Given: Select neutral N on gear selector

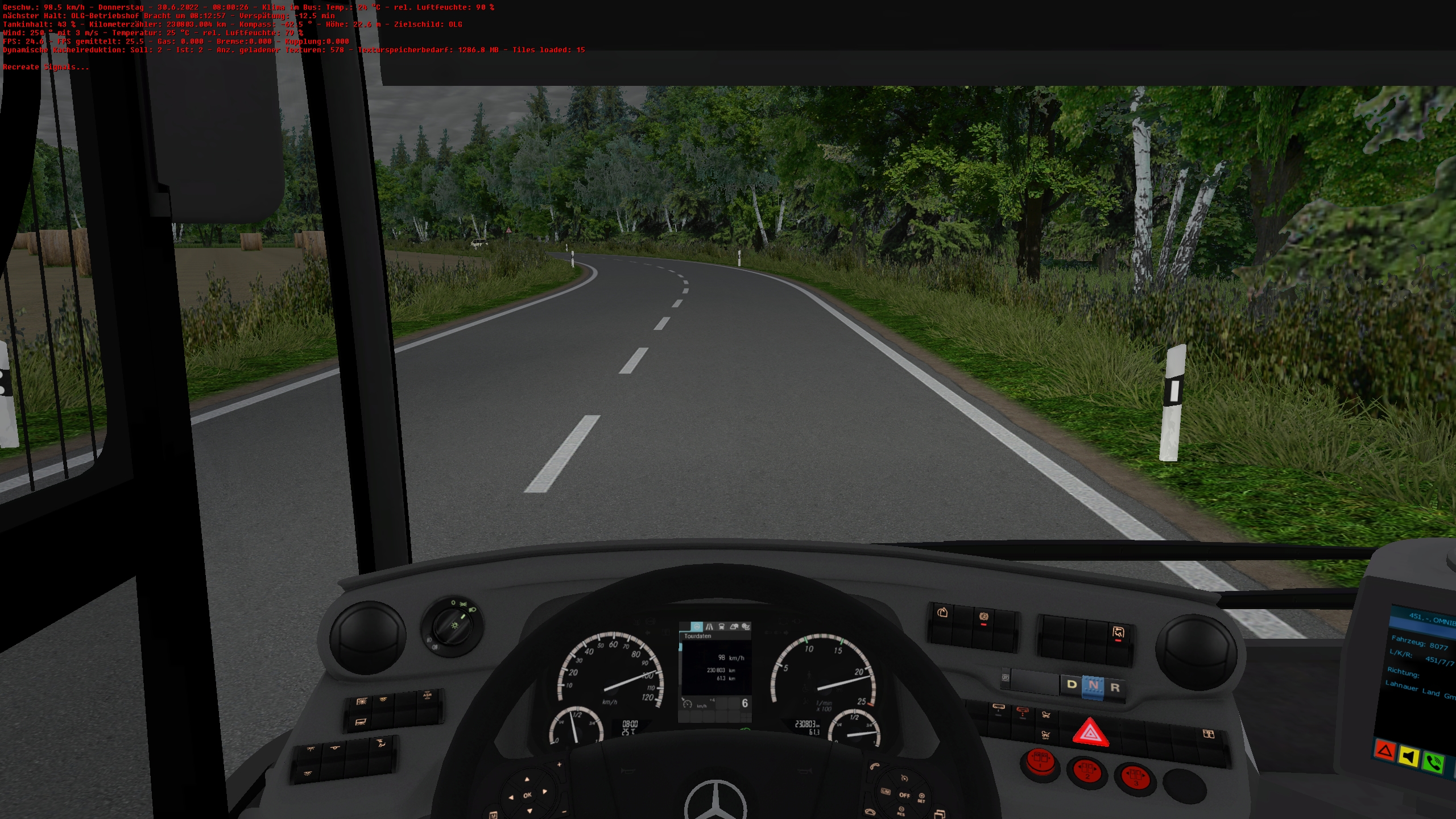Looking at the screenshot, I should click(1093, 686).
